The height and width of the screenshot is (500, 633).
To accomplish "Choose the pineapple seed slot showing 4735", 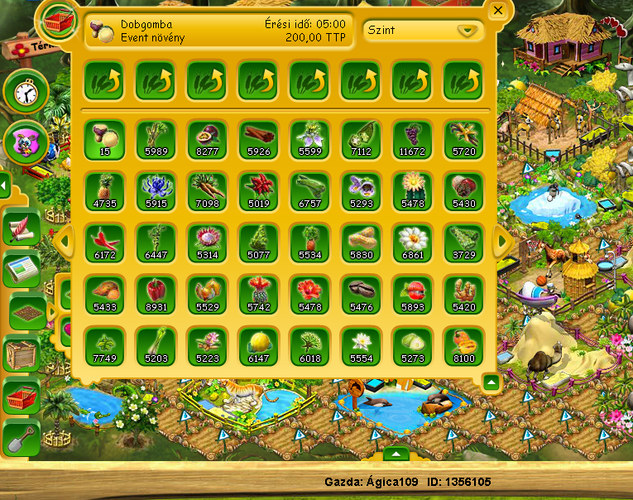I will coord(104,188).
